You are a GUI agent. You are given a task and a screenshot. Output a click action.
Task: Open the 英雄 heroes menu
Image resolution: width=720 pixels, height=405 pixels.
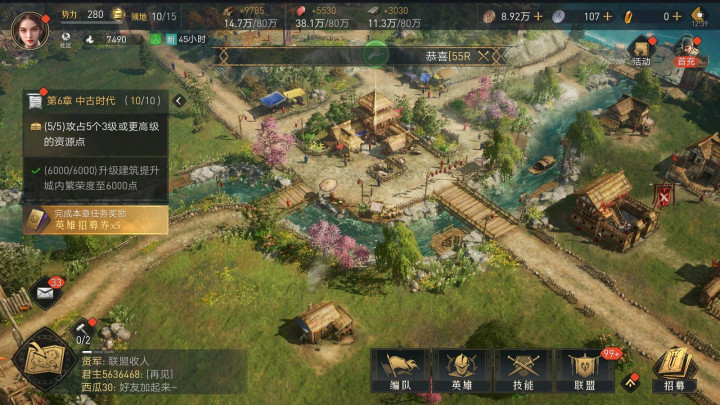(x=460, y=372)
